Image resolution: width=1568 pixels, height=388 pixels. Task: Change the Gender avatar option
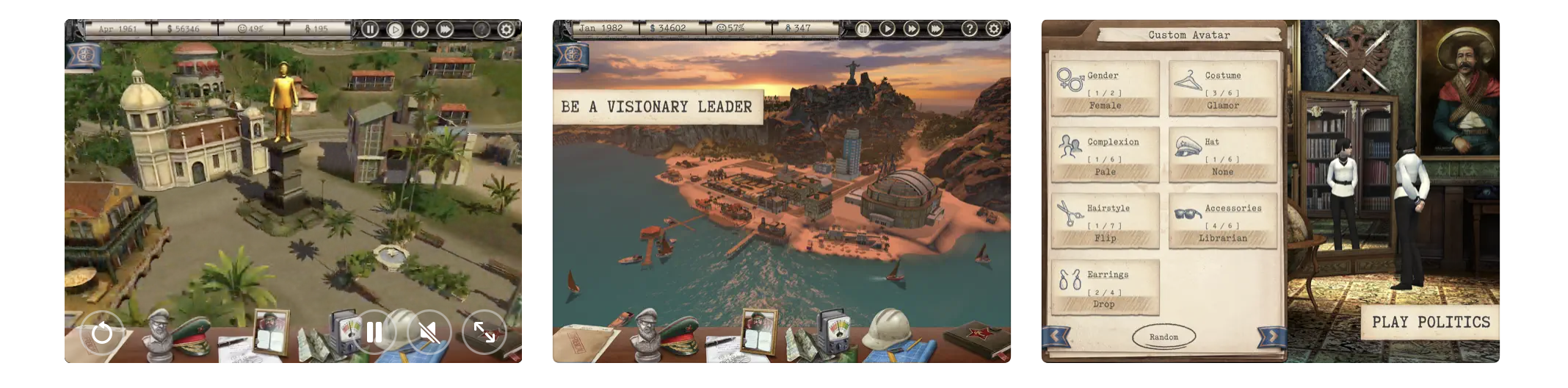[x=1105, y=89]
